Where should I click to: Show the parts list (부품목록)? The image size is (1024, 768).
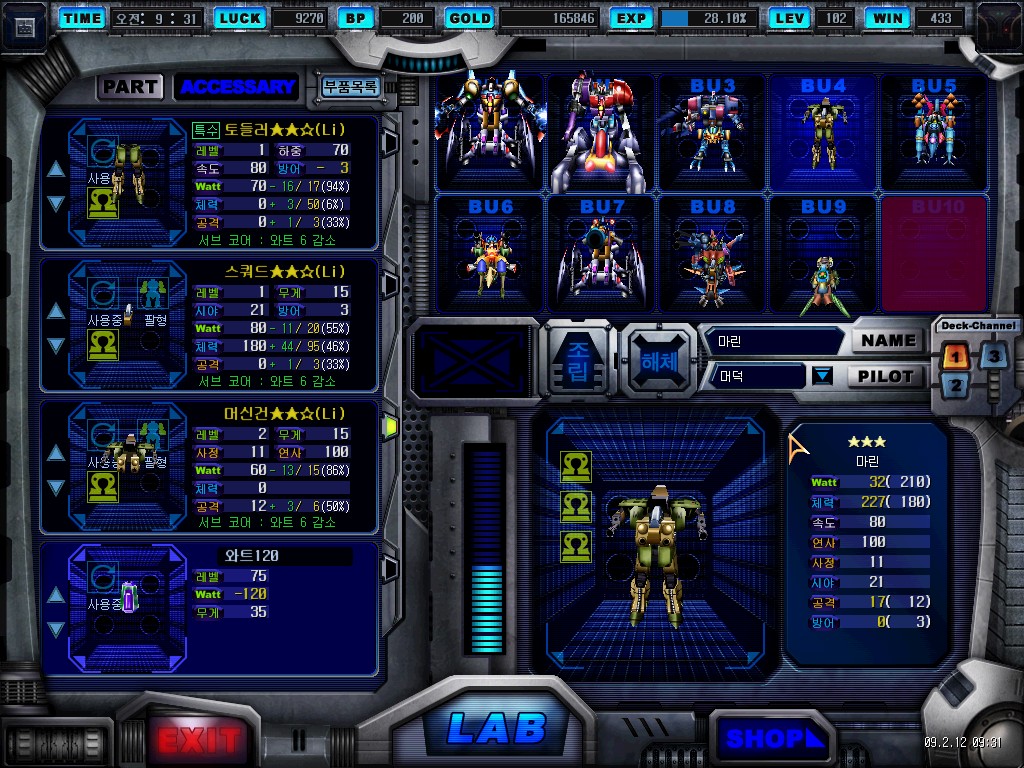tap(349, 87)
